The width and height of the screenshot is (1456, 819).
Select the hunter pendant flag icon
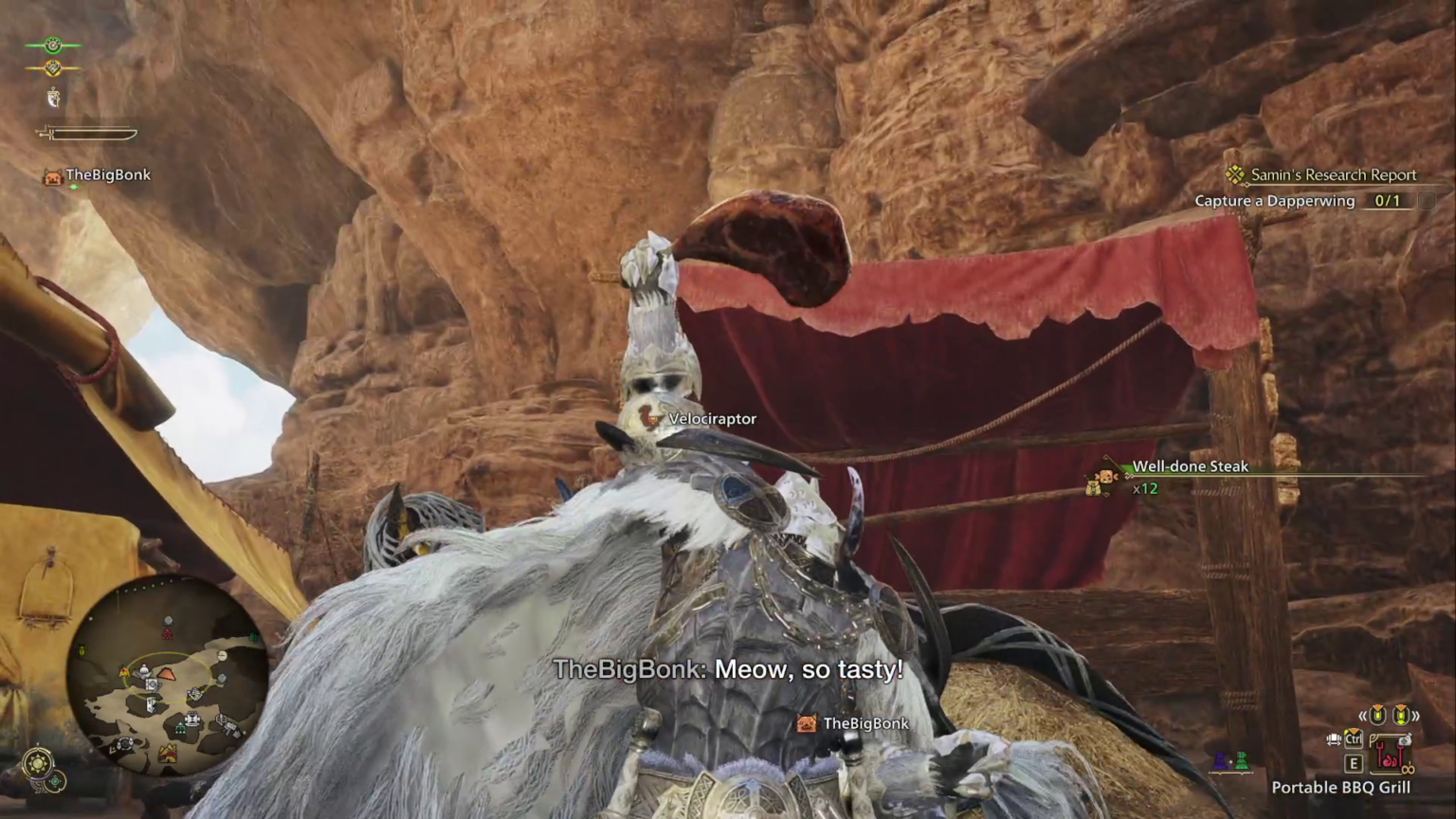(53, 99)
